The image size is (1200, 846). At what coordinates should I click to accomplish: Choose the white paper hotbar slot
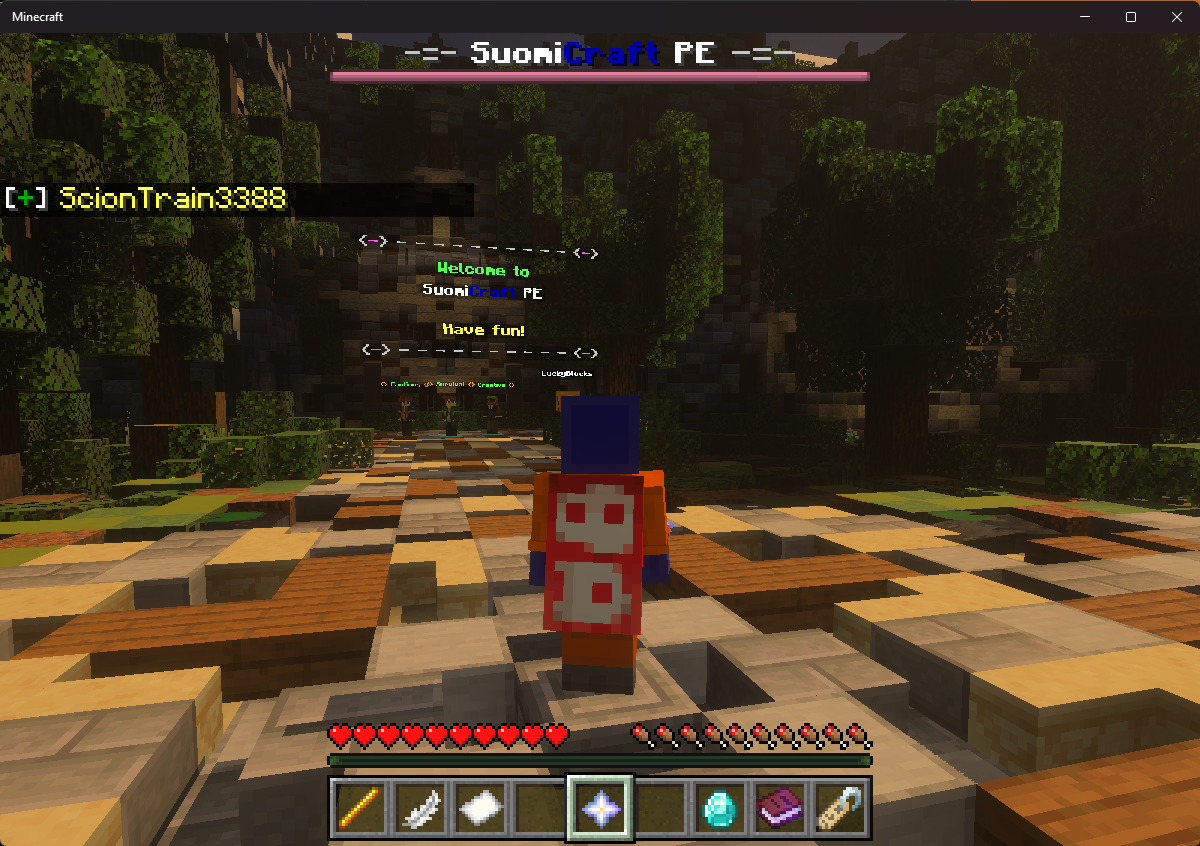(x=480, y=807)
